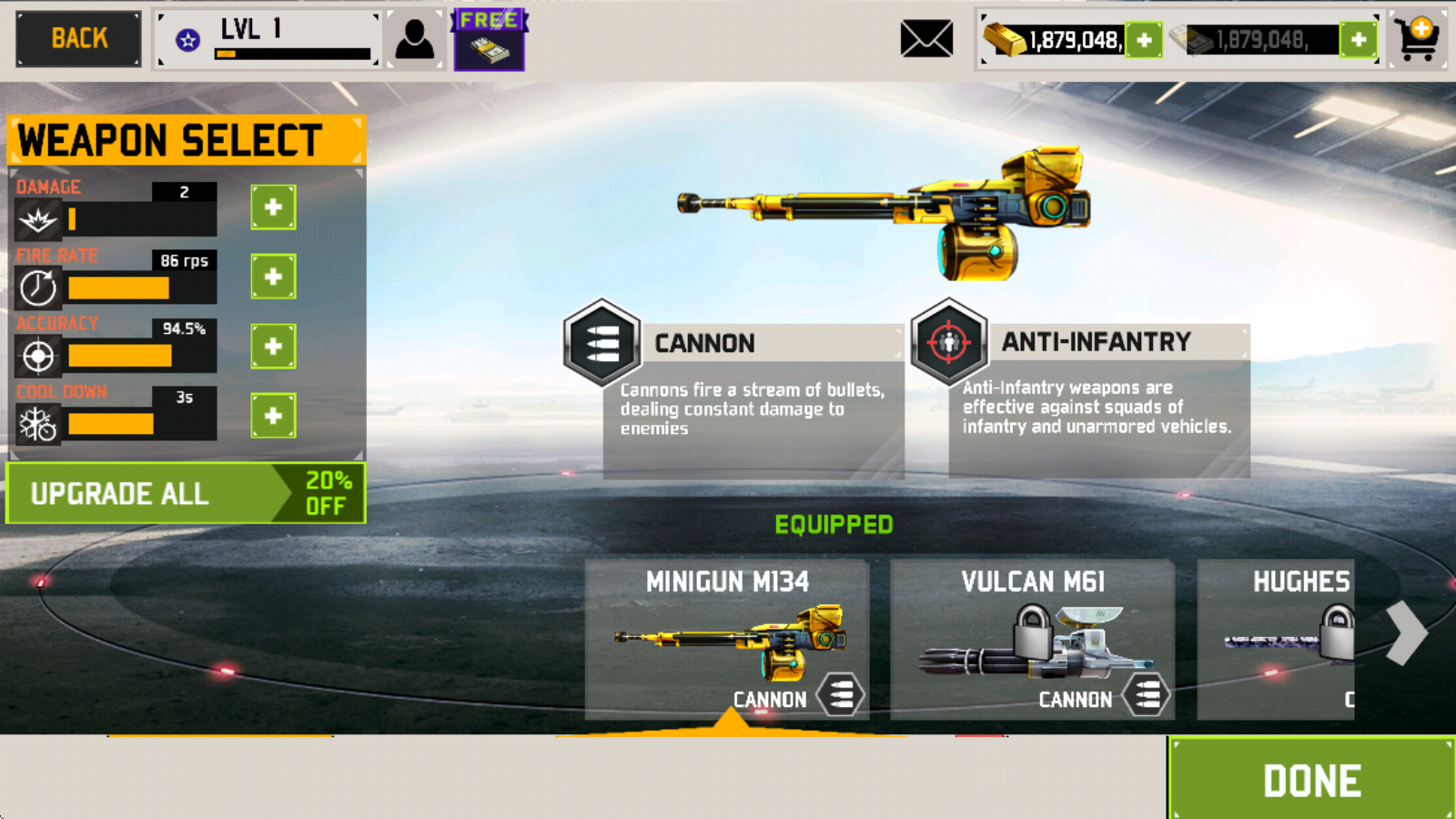Upgrade the Fire Rate stat

tap(273, 277)
